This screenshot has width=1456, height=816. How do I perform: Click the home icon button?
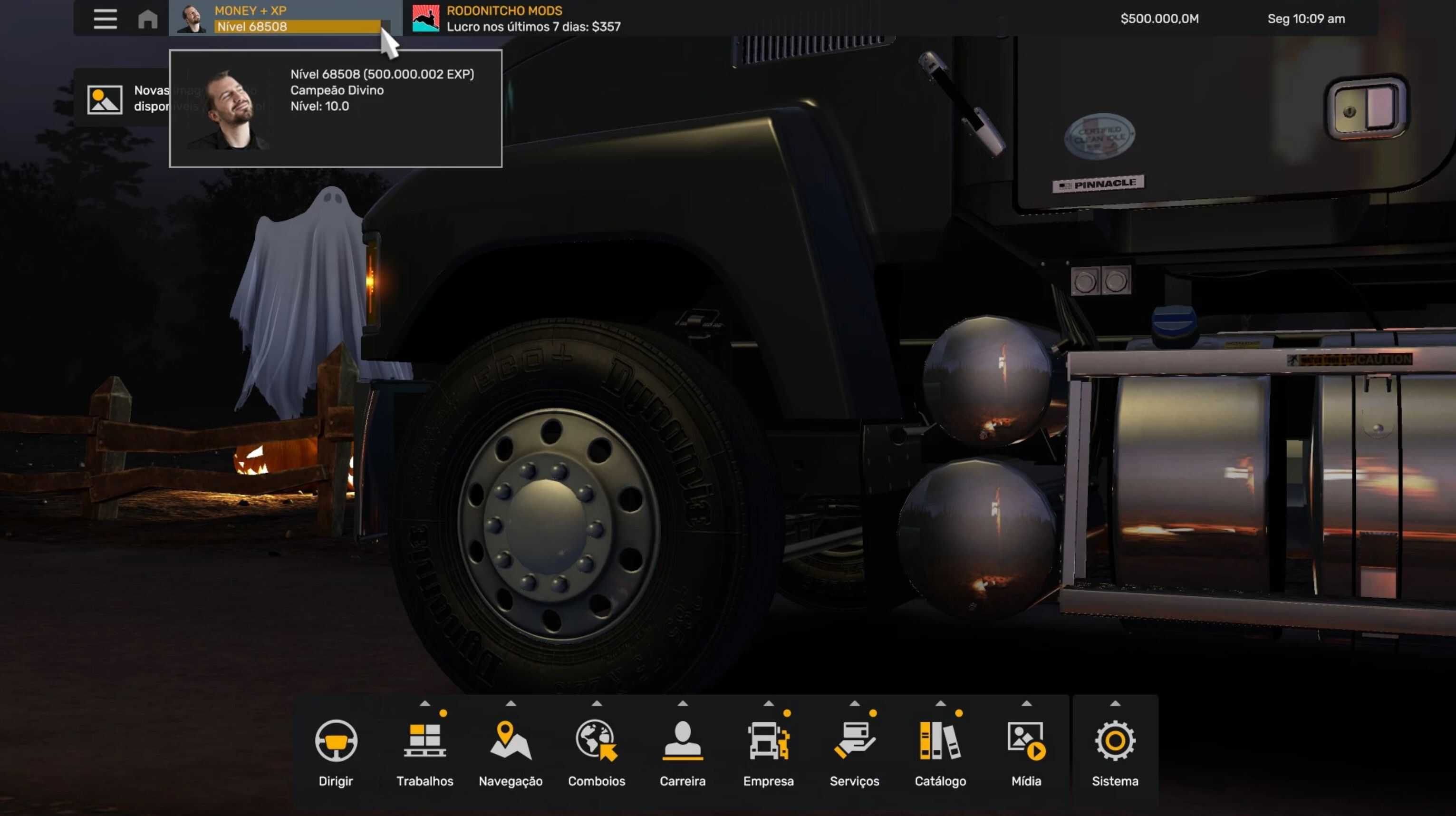pyautogui.click(x=147, y=19)
